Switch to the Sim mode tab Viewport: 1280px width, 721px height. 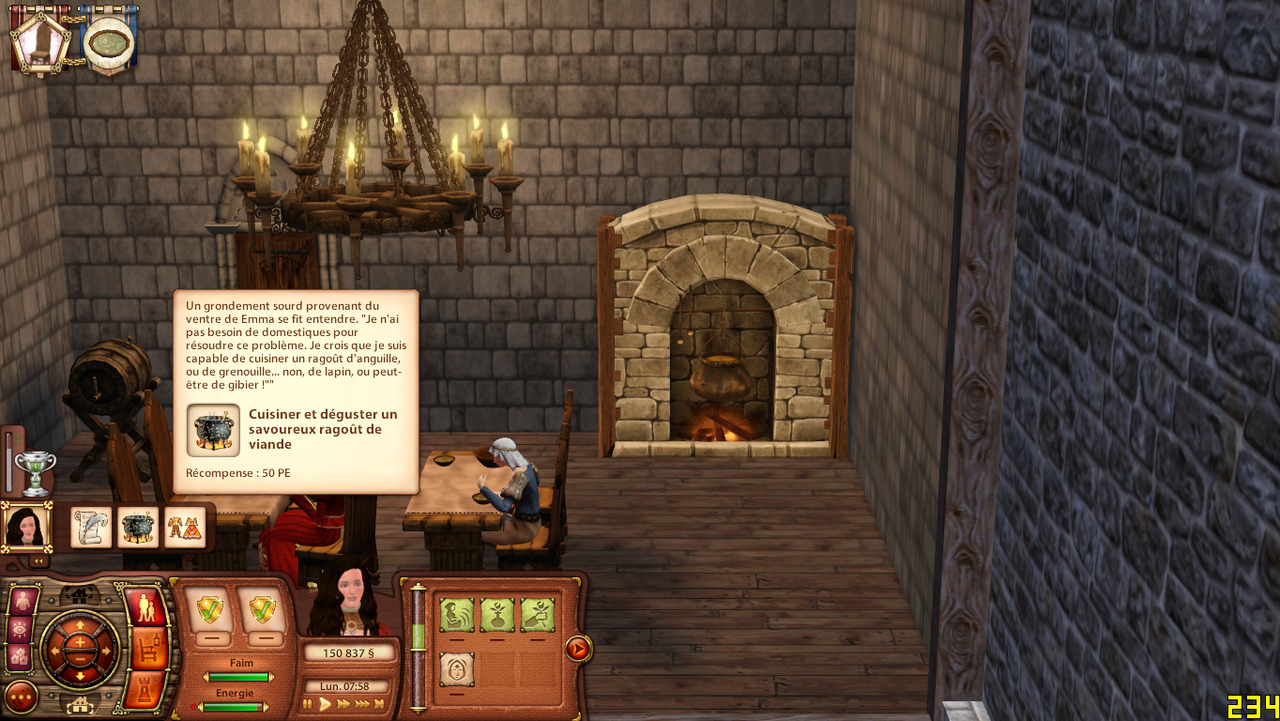pyautogui.click(x=146, y=608)
